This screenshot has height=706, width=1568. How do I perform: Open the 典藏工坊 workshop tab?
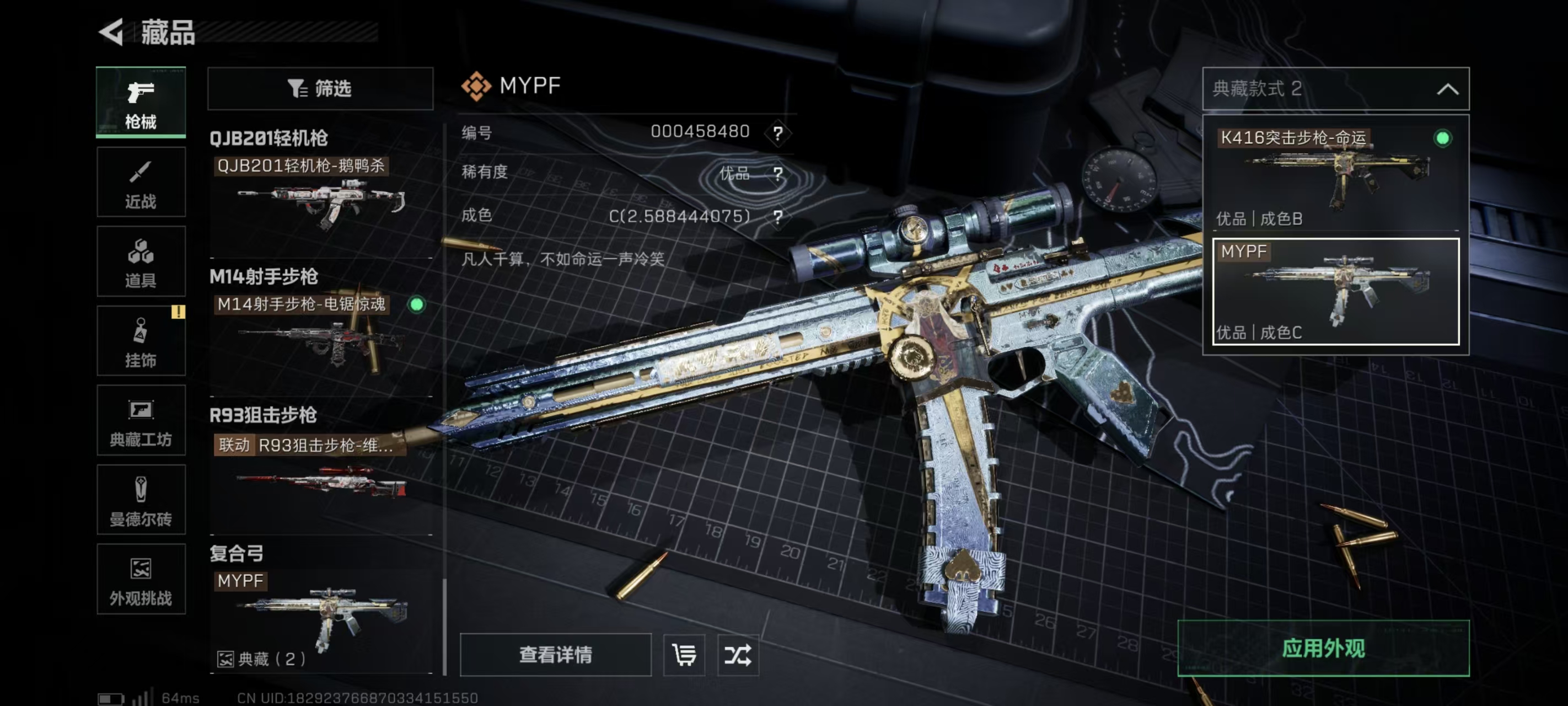(x=141, y=420)
